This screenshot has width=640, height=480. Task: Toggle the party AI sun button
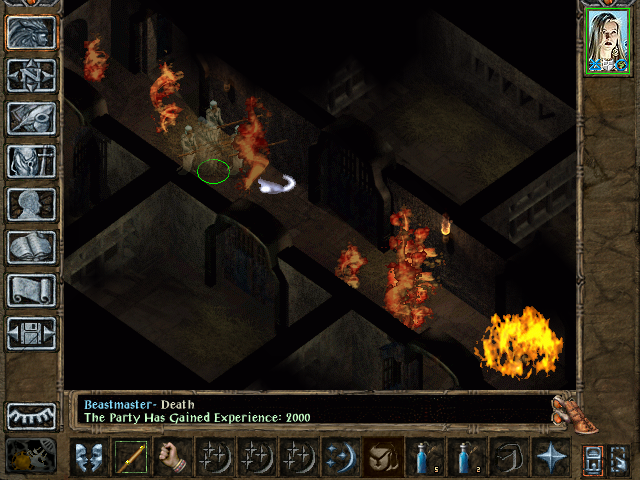point(31,456)
